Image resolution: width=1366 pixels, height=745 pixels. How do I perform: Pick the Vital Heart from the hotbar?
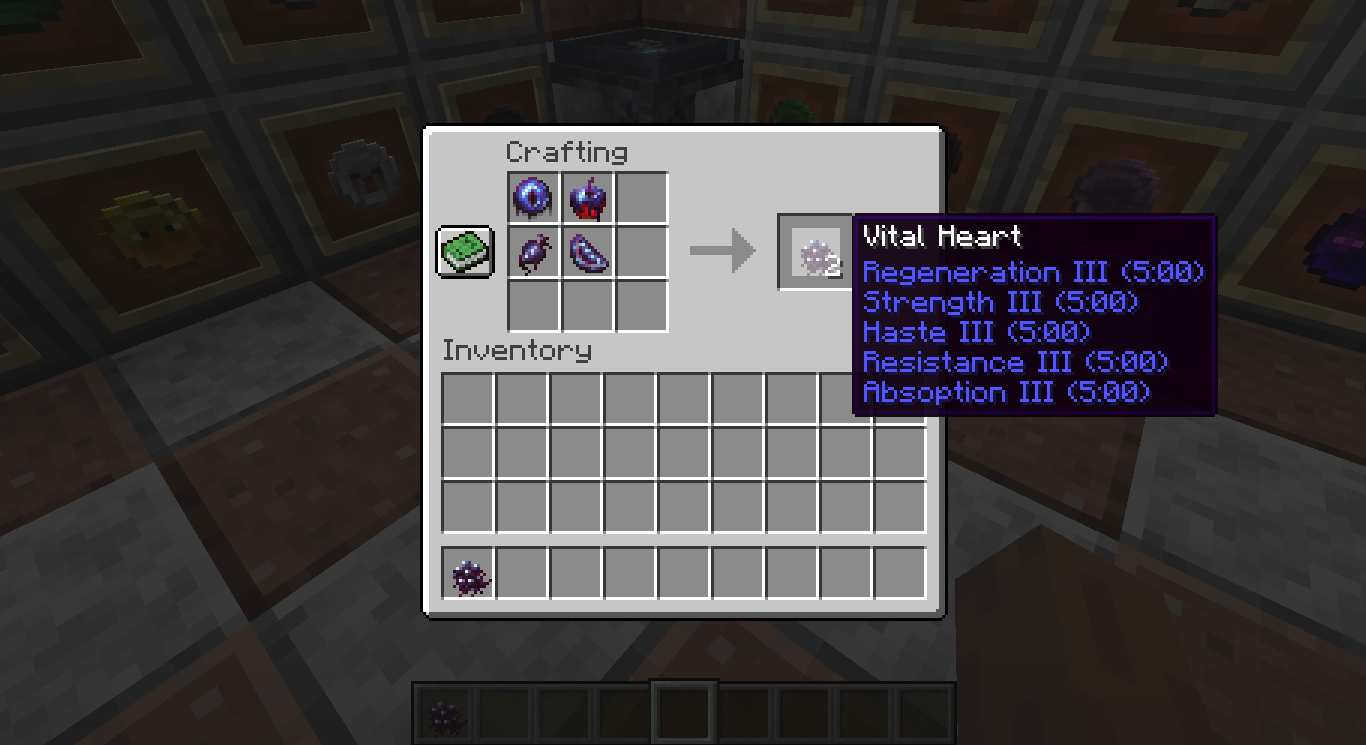coord(444,714)
